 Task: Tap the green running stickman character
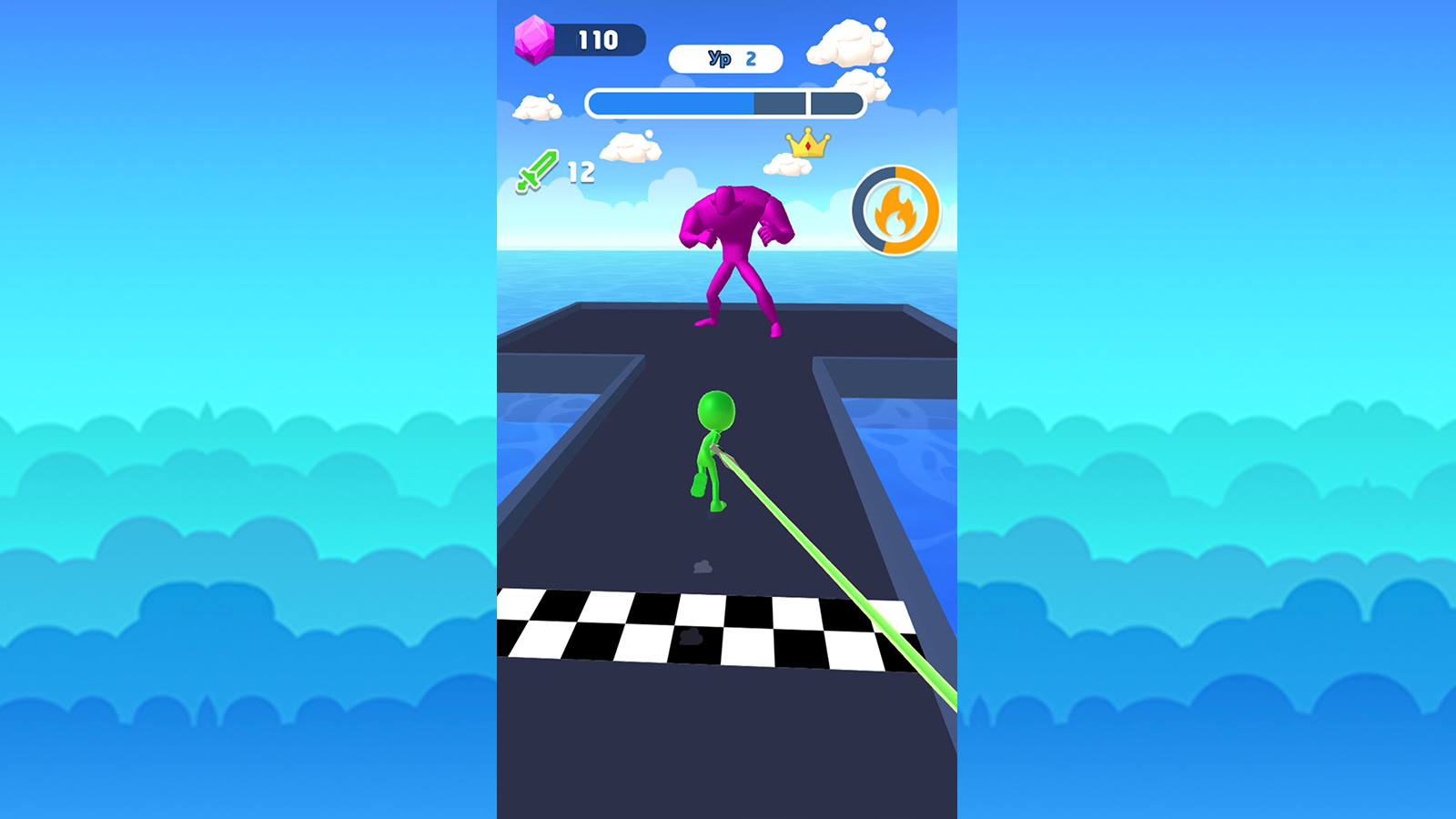[x=710, y=446]
